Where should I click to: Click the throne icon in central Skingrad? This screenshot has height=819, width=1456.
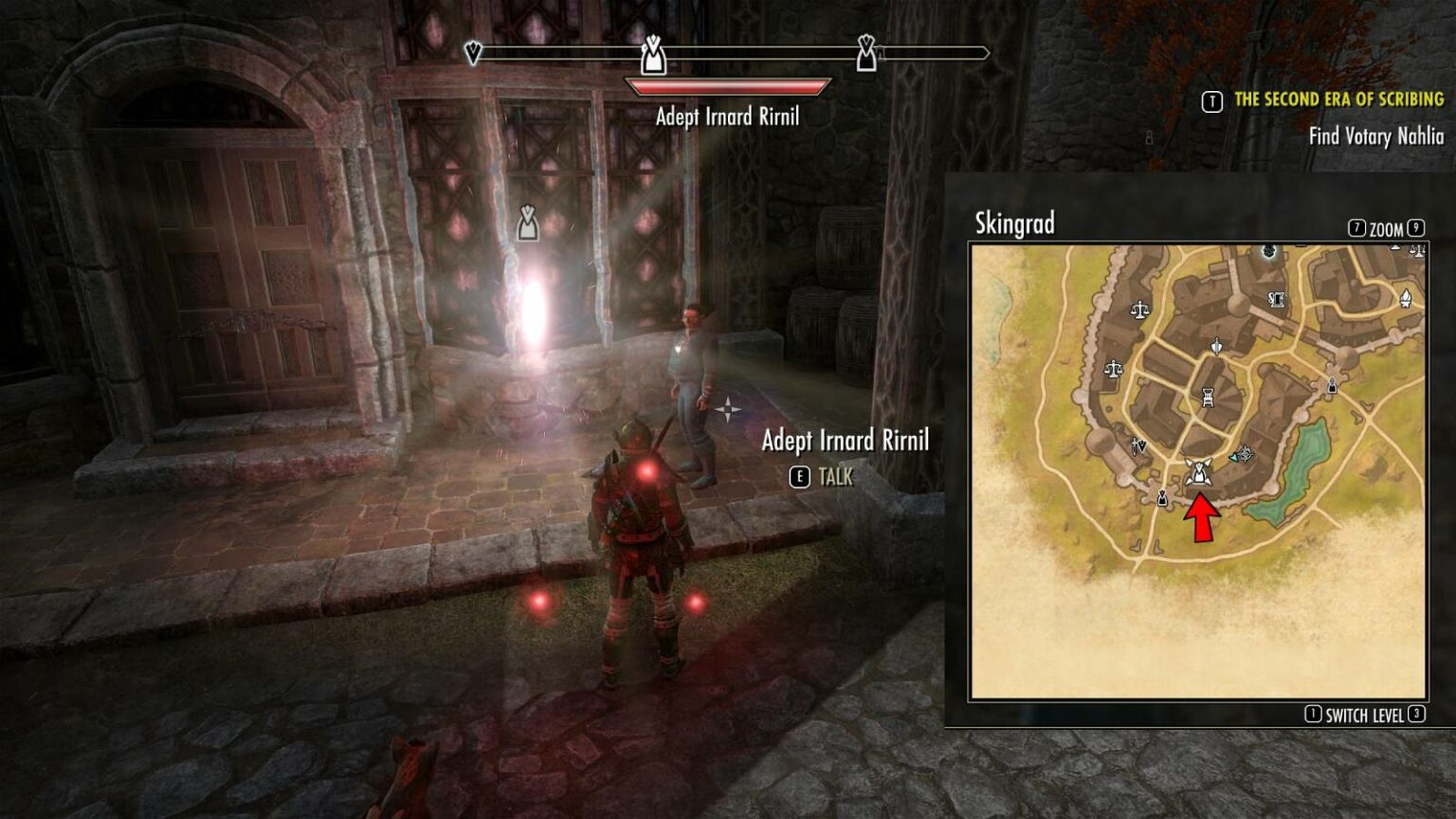(x=1207, y=398)
